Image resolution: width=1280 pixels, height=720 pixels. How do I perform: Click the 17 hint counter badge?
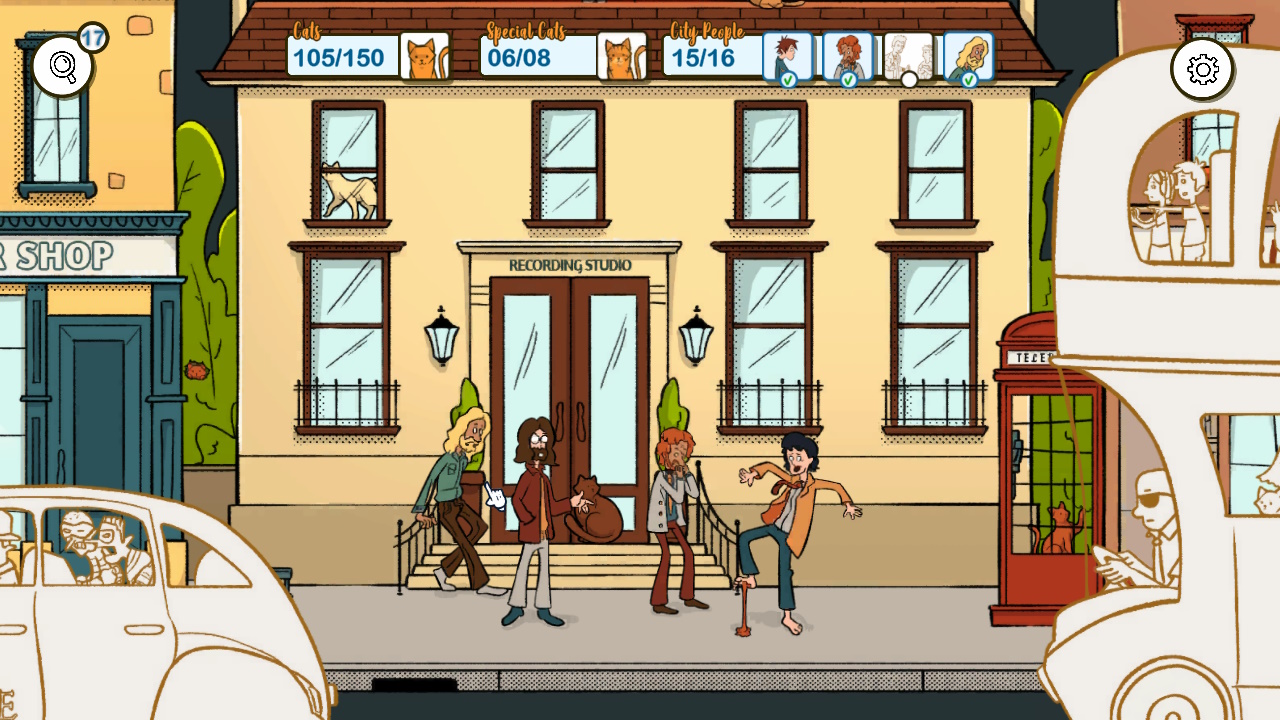pyautogui.click(x=95, y=36)
